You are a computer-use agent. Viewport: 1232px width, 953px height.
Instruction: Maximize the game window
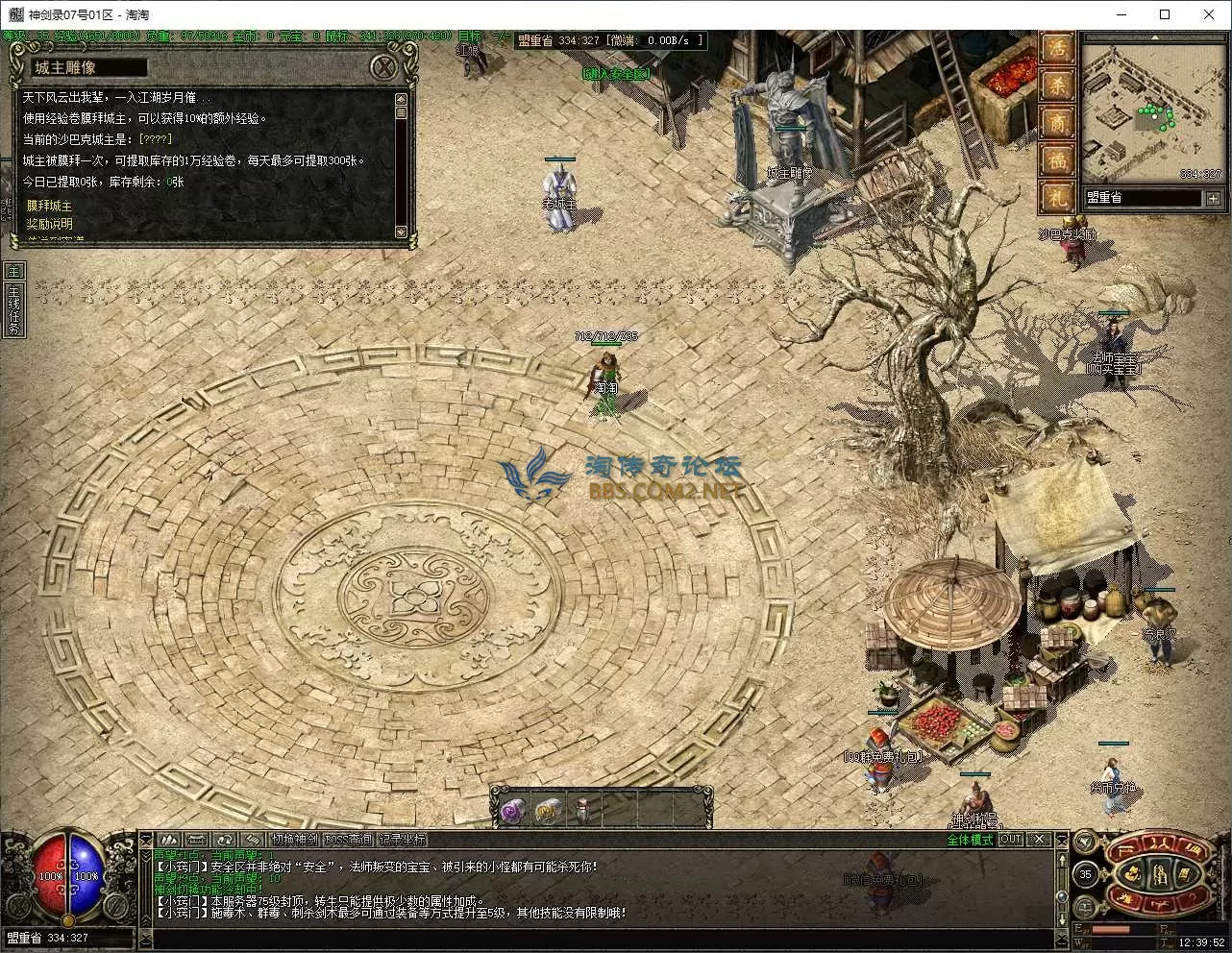point(1165,14)
